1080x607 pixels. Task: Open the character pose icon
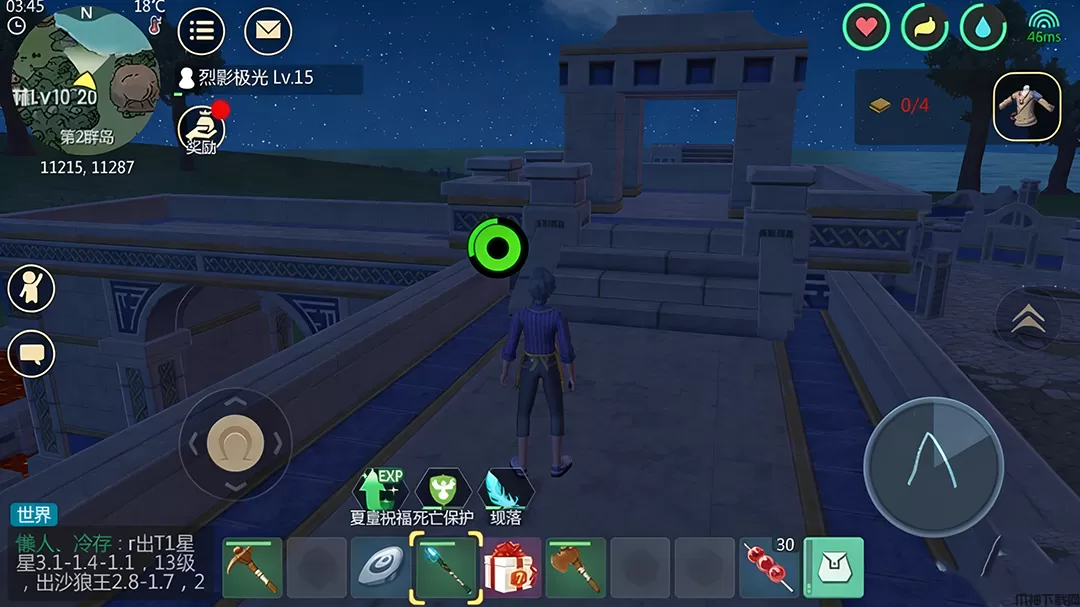coord(31,289)
